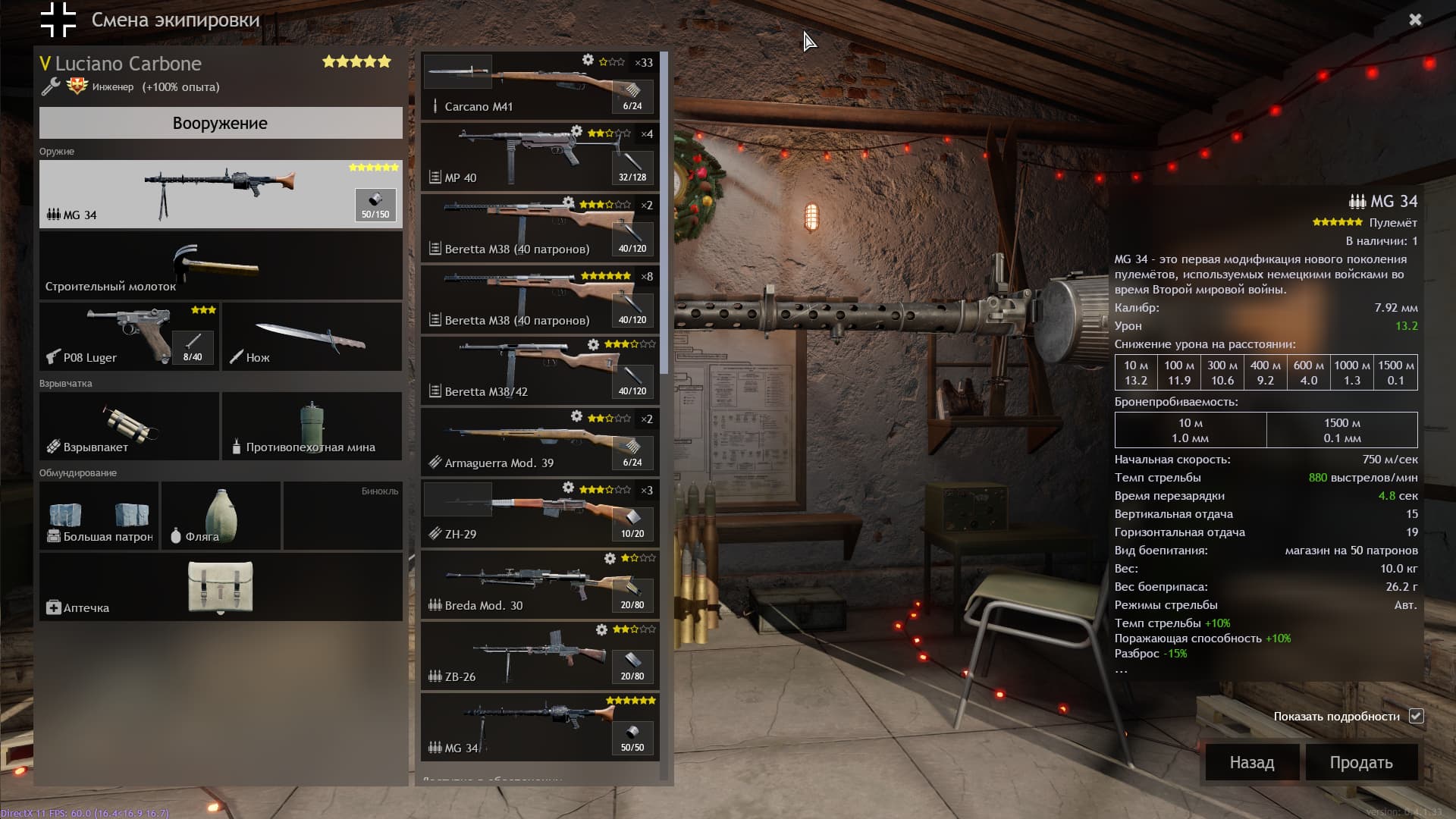This screenshot has width=1456, height=819.
Task: Sell the weapon with Продать
Action: (1361, 762)
